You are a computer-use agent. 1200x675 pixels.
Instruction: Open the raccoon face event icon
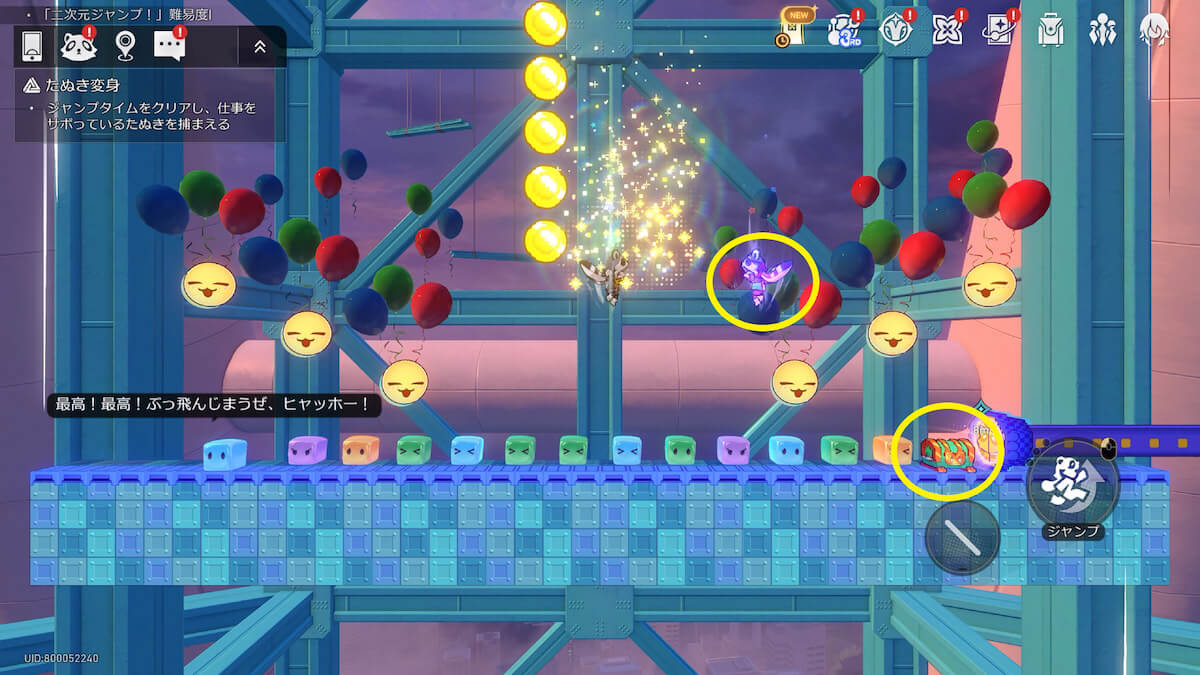click(x=78, y=46)
